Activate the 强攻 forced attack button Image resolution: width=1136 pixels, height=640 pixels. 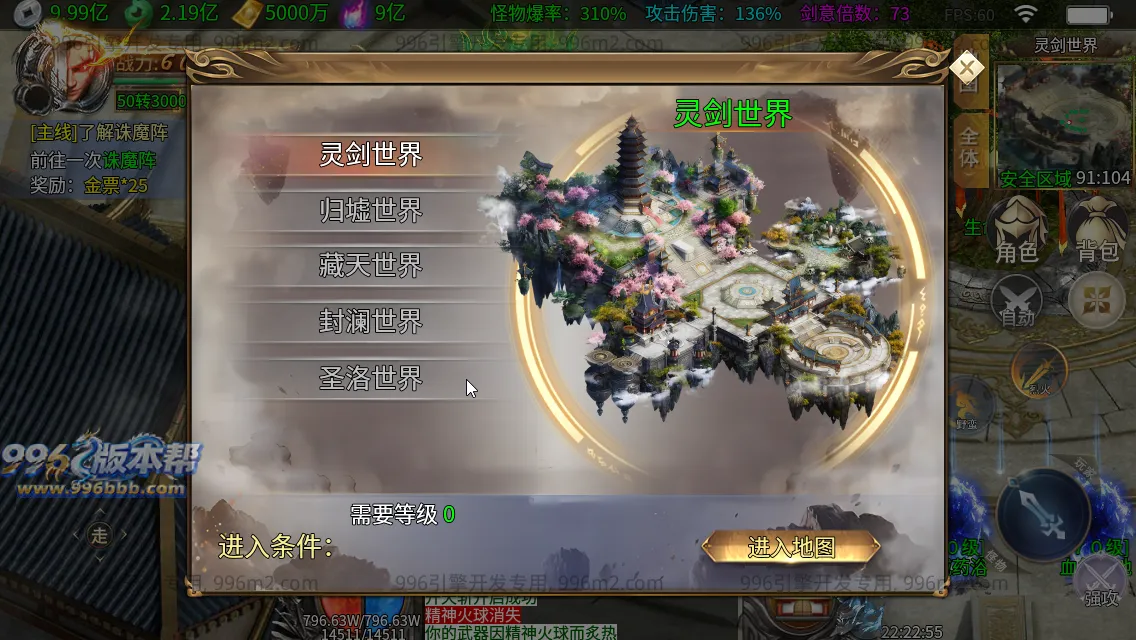[1101, 580]
